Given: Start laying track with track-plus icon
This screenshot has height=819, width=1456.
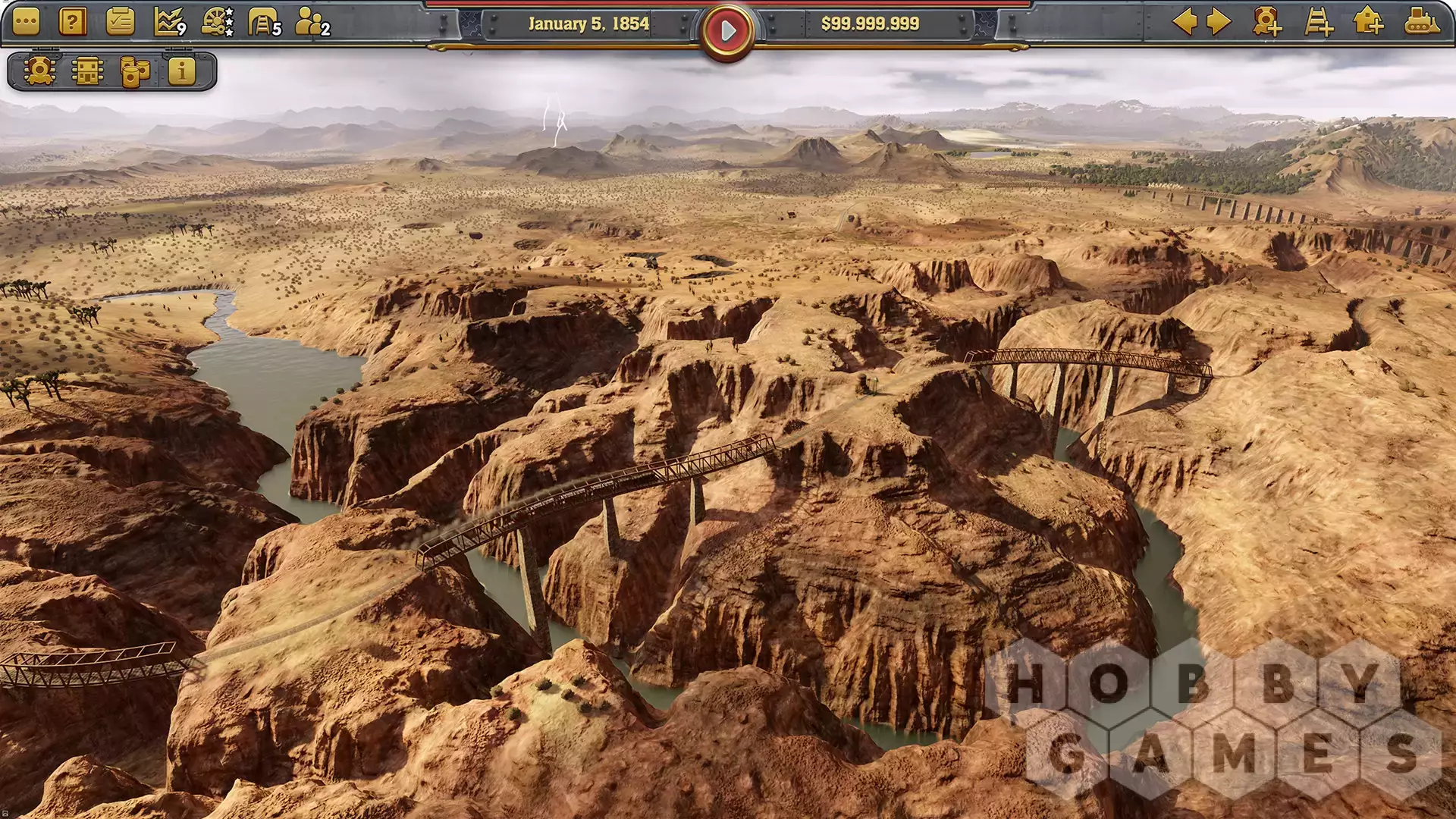Looking at the screenshot, I should pos(1319,22).
